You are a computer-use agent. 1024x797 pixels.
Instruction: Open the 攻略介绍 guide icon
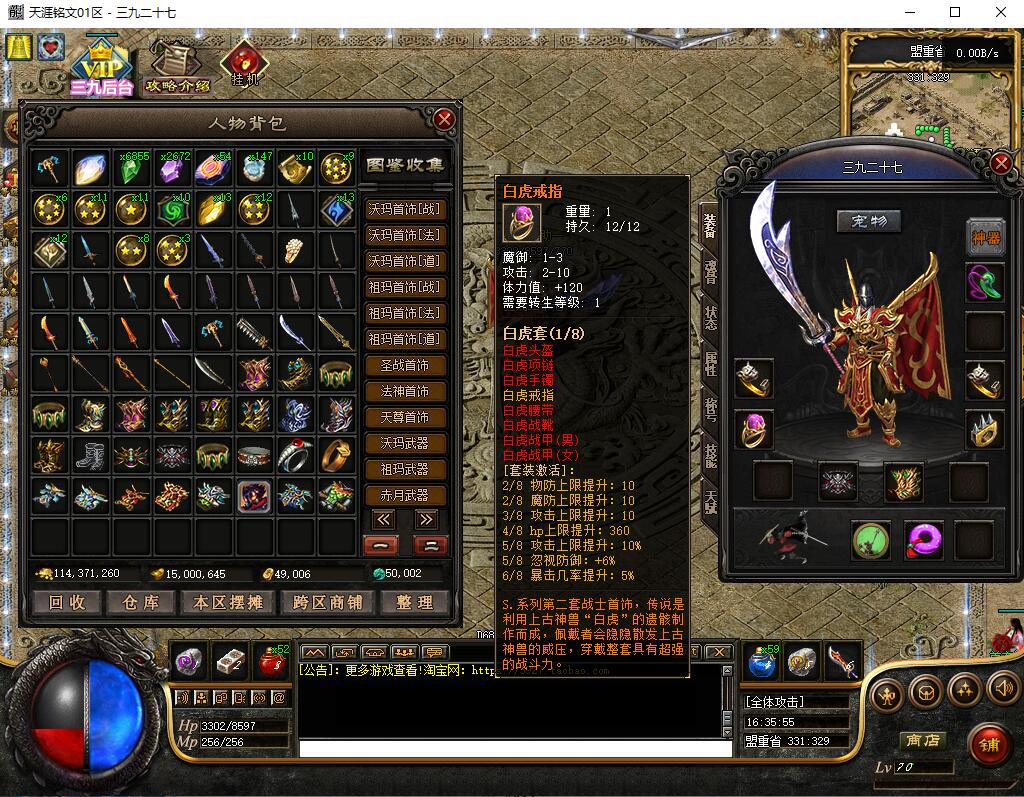pos(177,68)
